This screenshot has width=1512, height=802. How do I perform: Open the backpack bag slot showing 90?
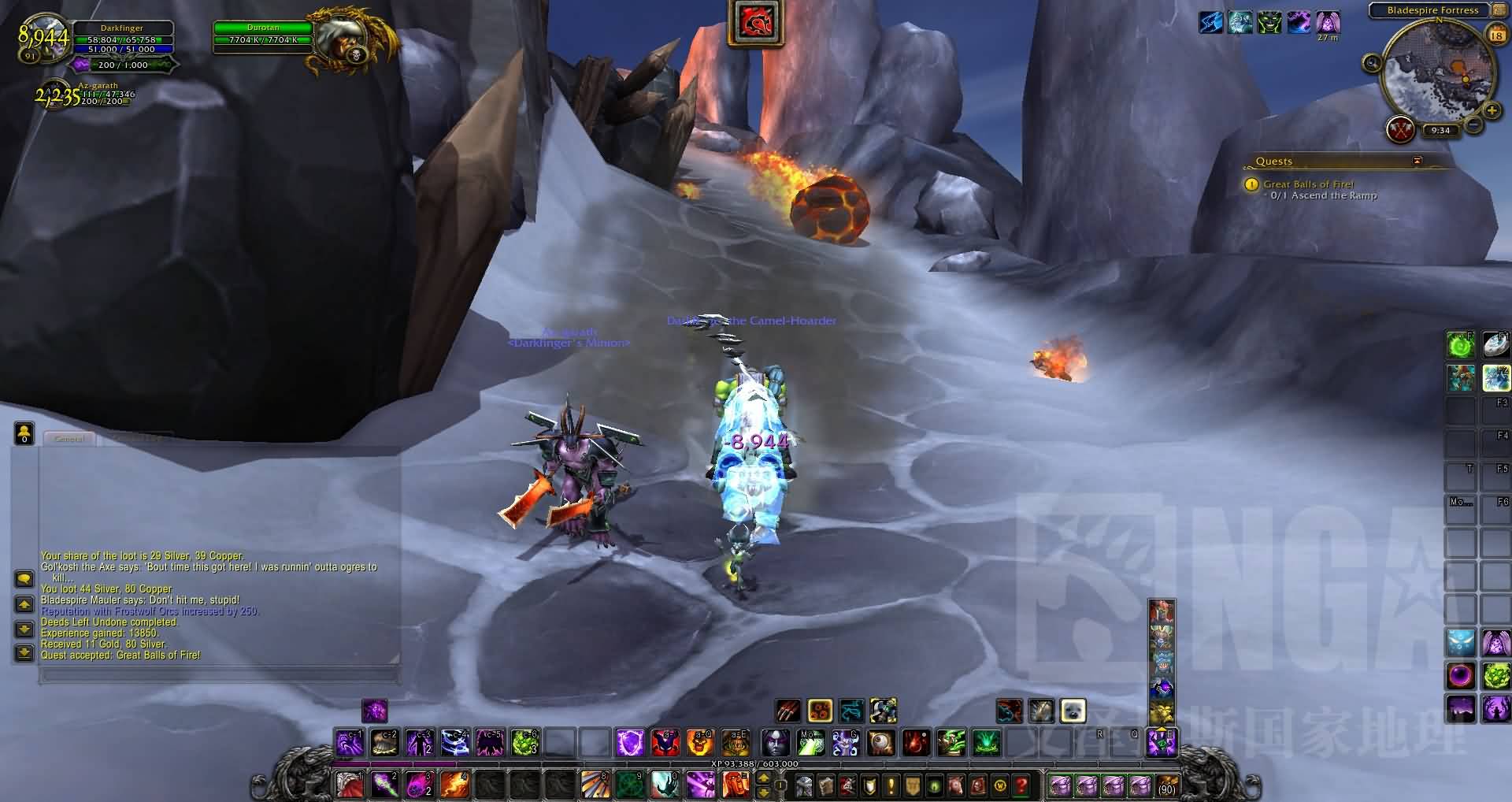tap(1166, 785)
